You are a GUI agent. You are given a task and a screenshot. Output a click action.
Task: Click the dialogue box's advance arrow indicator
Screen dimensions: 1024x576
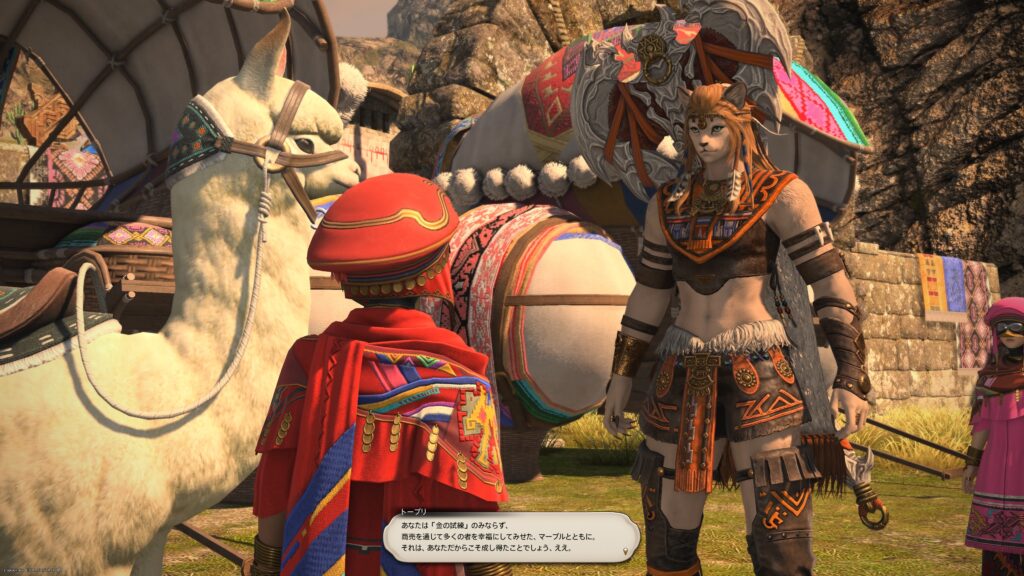[x=626, y=552]
